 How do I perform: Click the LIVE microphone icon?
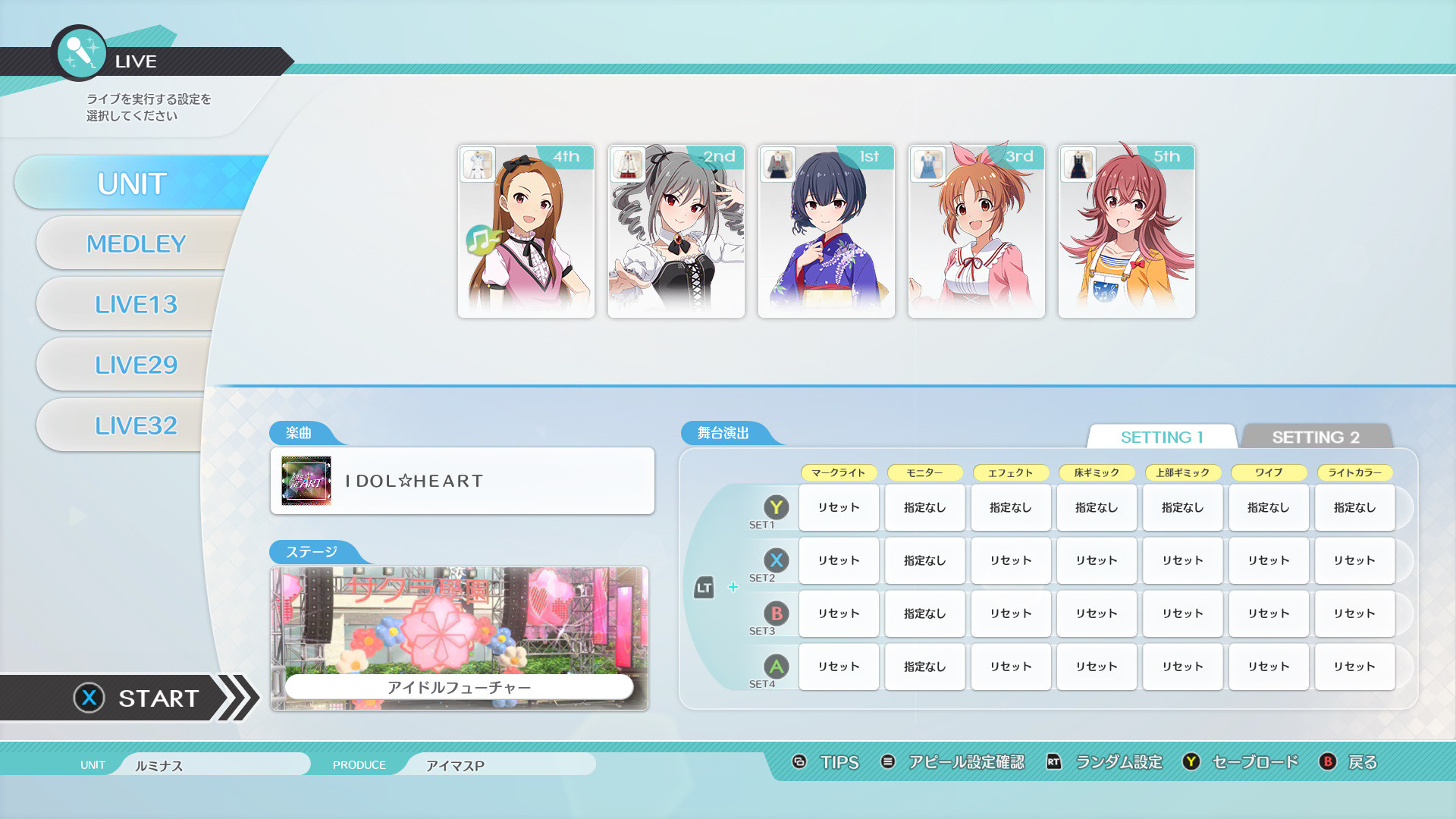pyautogui.click(x=80, y=53)
